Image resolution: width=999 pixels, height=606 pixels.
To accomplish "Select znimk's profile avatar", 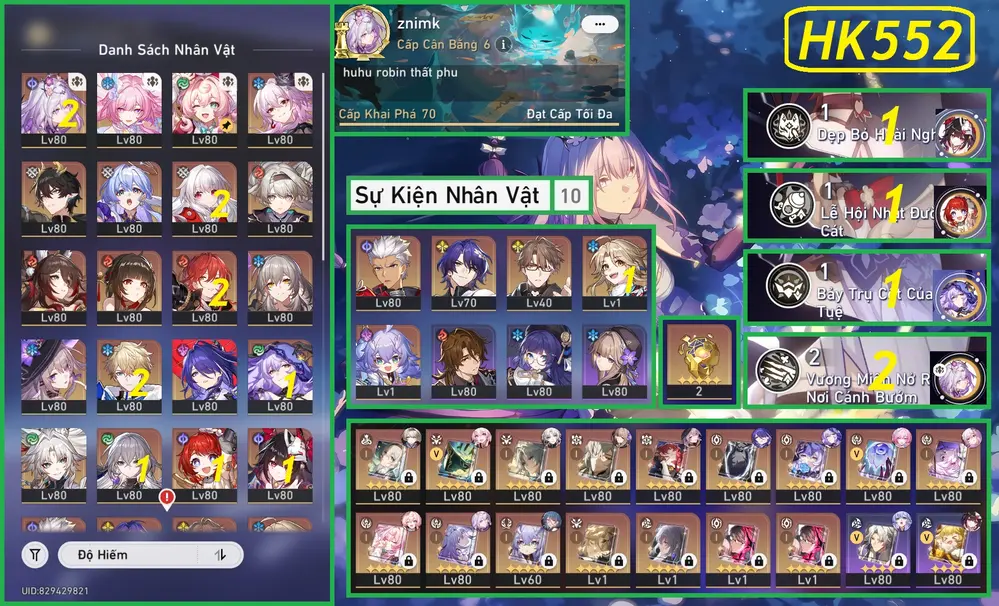I will coord(358,36).
